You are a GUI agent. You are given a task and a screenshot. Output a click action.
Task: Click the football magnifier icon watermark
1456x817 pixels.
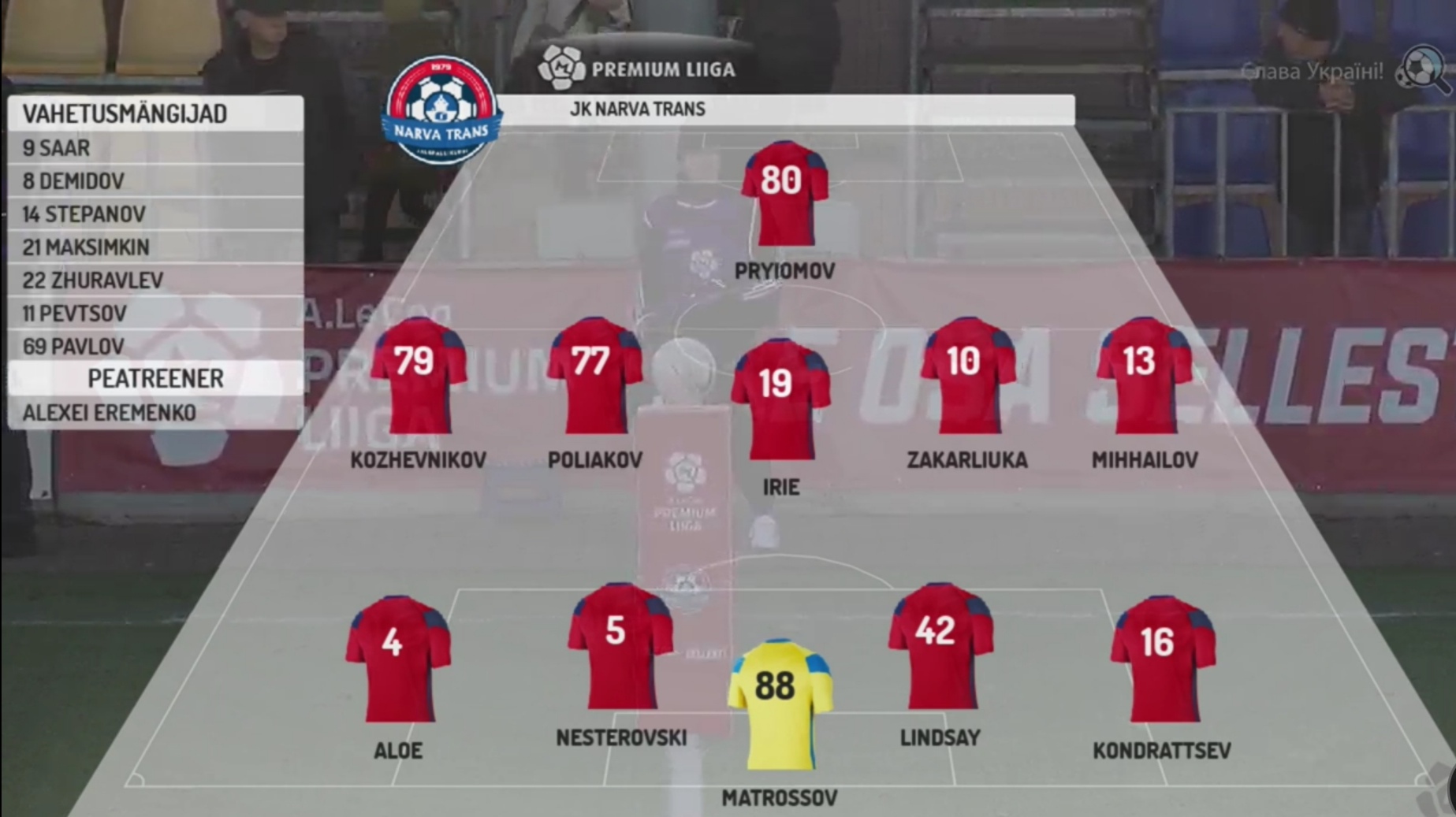(x=1422, y=69)
